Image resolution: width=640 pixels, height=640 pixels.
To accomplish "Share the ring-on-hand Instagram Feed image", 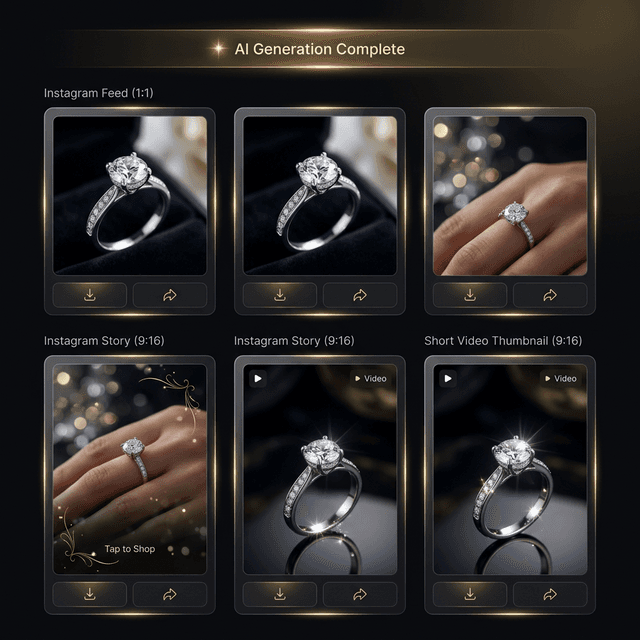I will pos(549,295).
